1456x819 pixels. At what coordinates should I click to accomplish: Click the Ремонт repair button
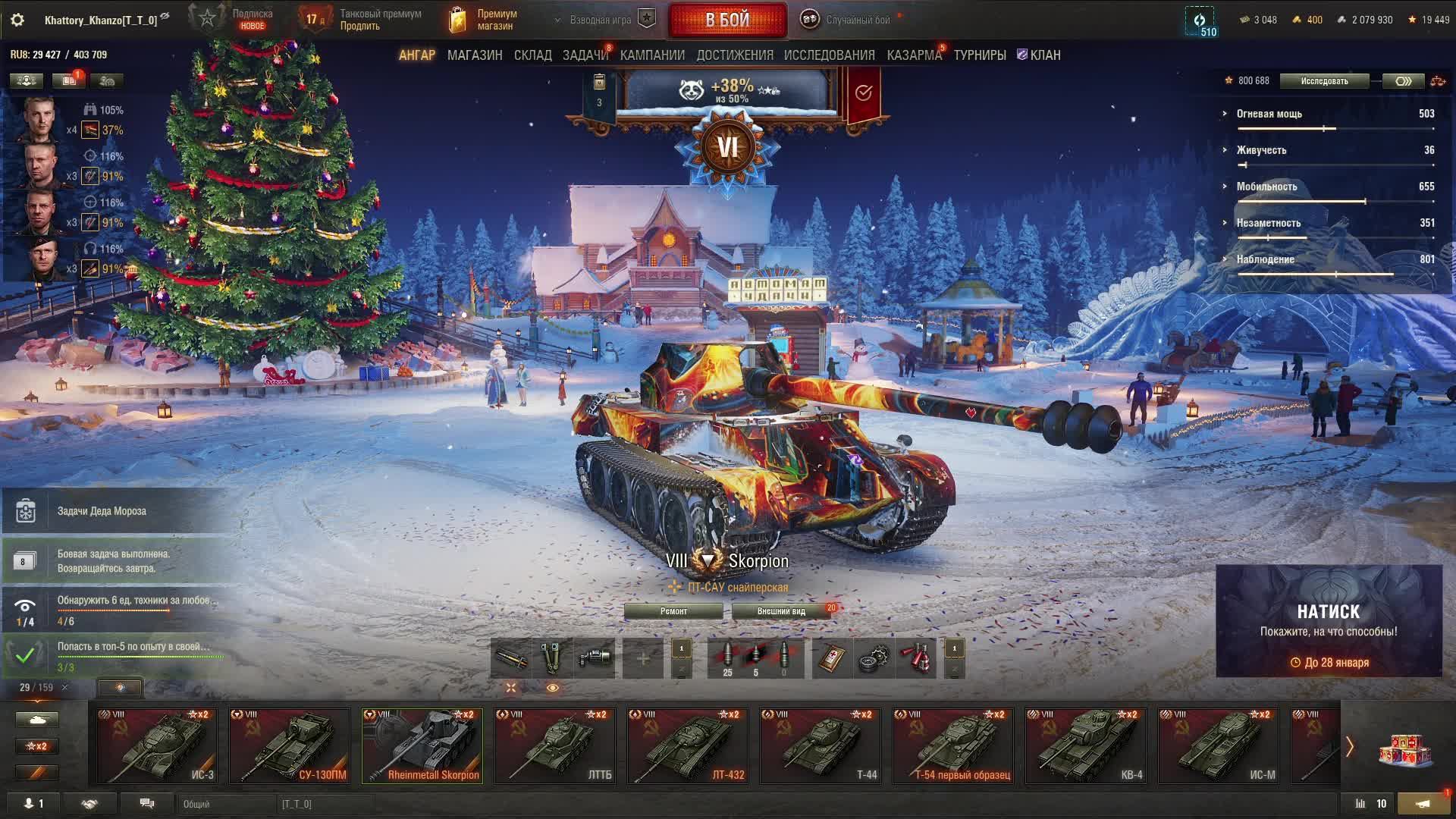[x=673, y=611]
